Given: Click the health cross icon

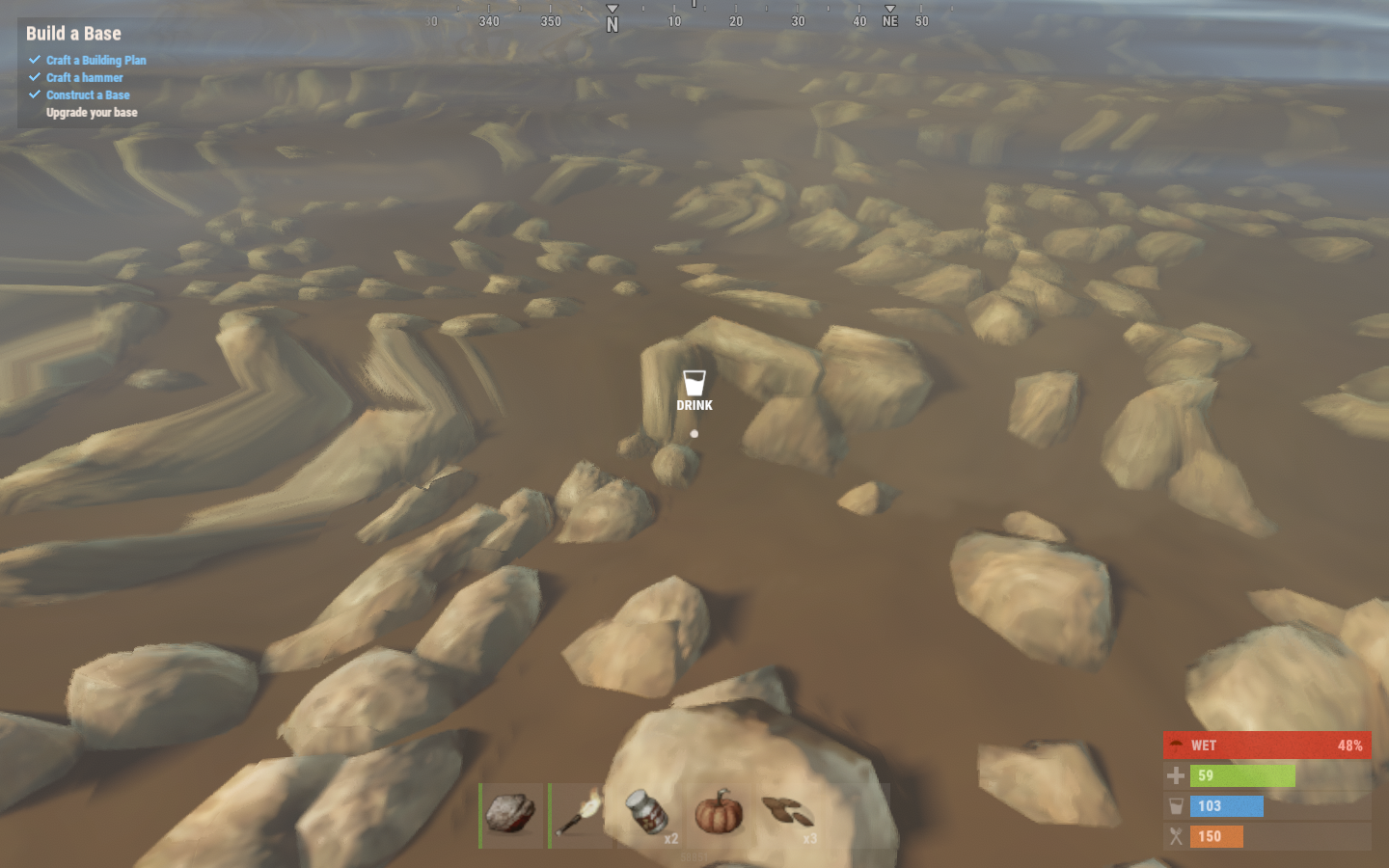Looking at the screenshot, I should pos(1178,775).
